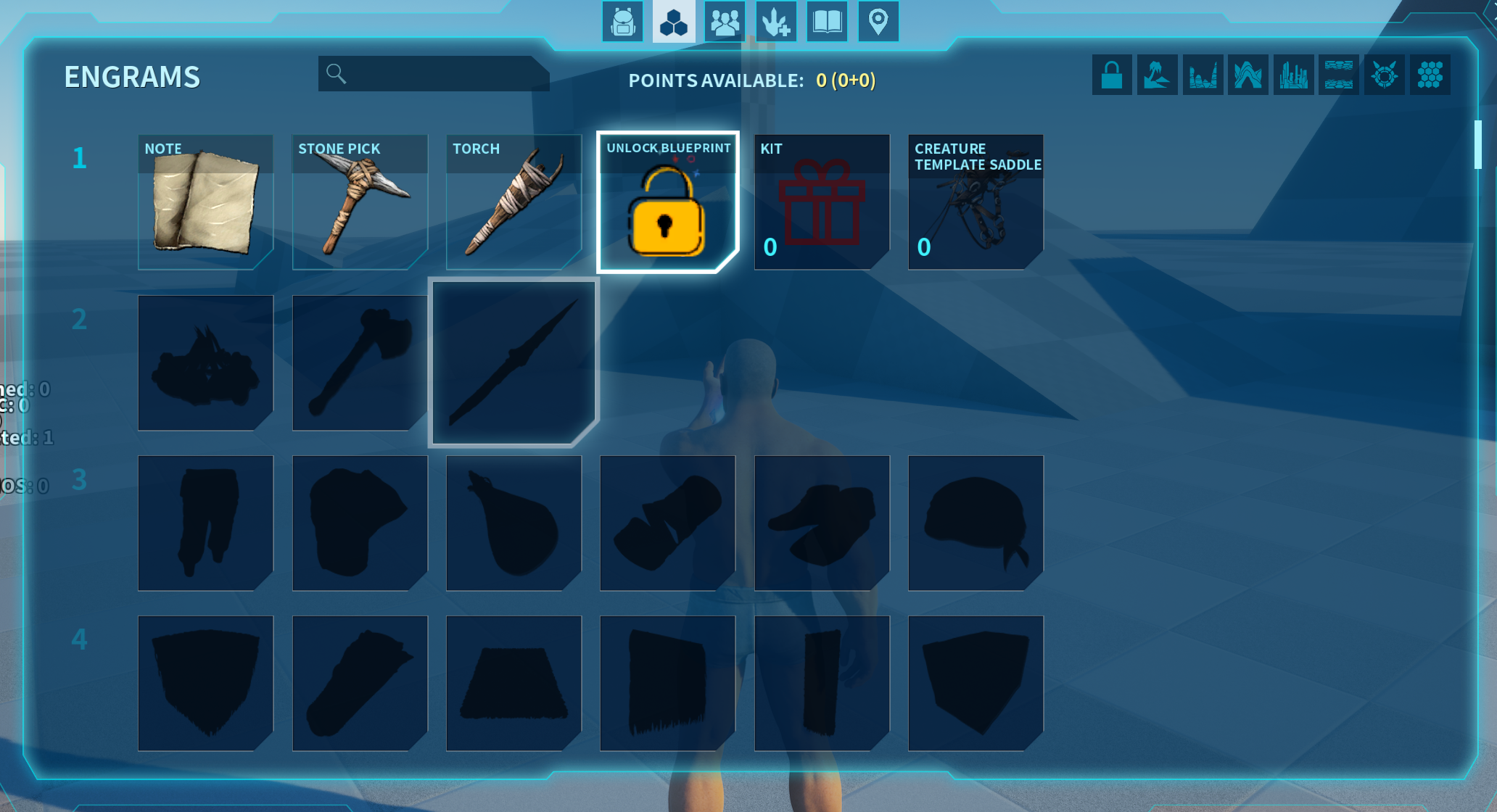The height and width of the screenshot is (812, 1497).
Task: Toggle the padlock engram filter
Action: click(x=1112, y=75)
